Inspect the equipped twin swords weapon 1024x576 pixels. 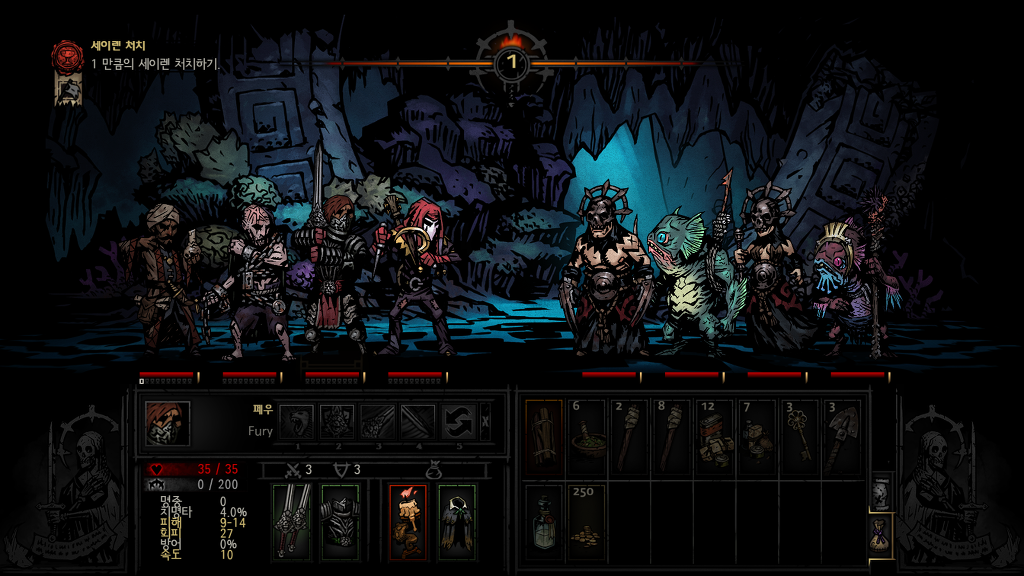click(291, 521)
